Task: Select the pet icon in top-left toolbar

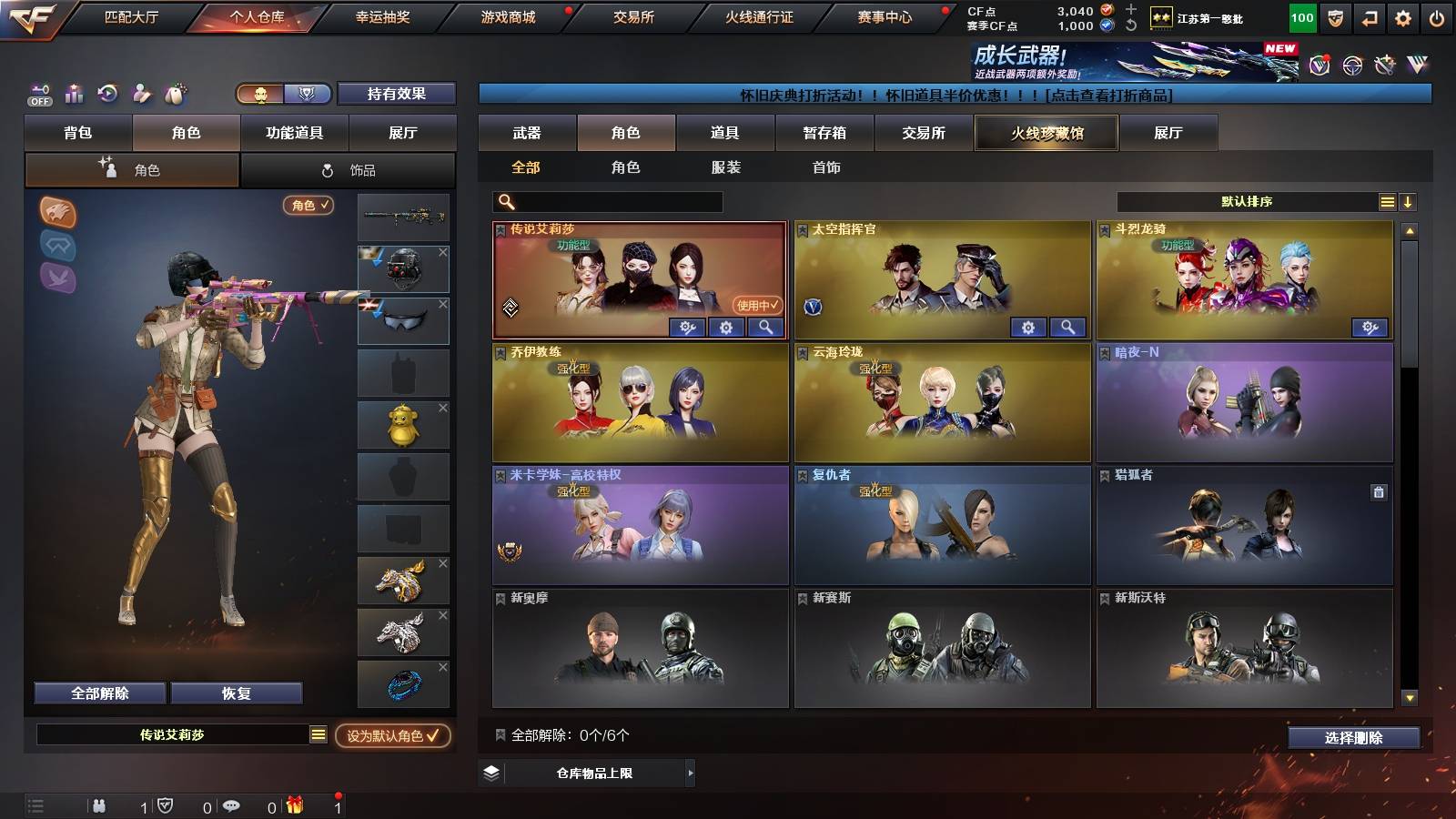Action: pyautogui.click(x=176, y=94)
